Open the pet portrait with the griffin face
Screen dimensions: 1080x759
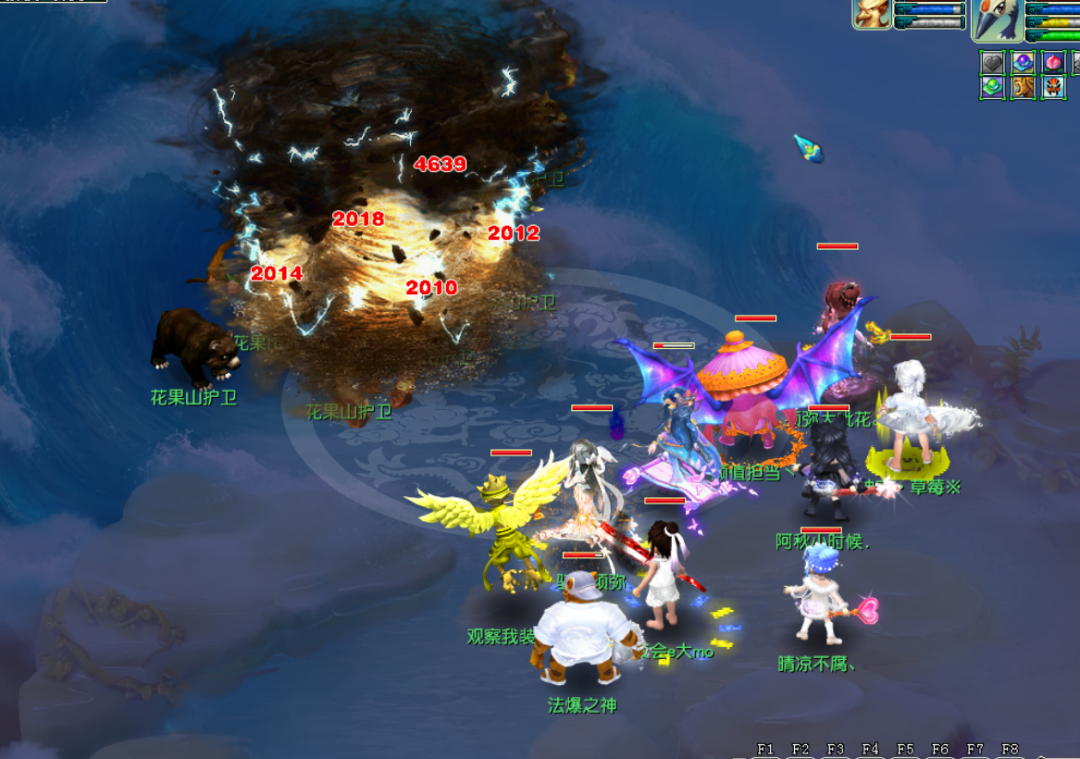(x=872, y=14)
